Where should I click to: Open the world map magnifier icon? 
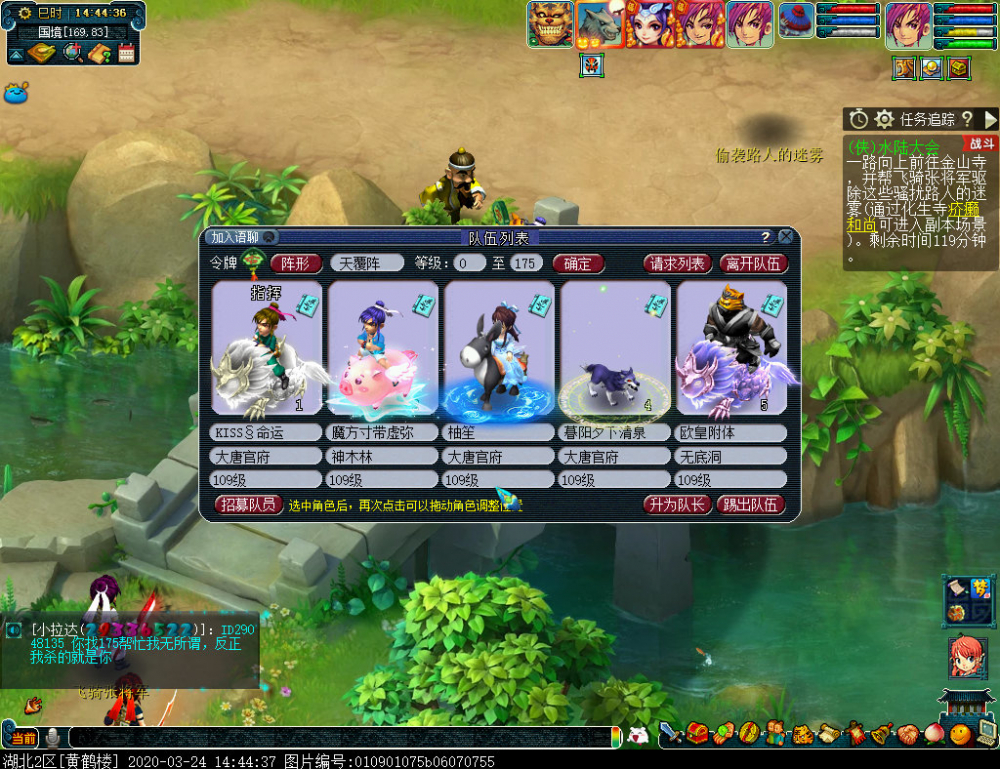[72, 53]
